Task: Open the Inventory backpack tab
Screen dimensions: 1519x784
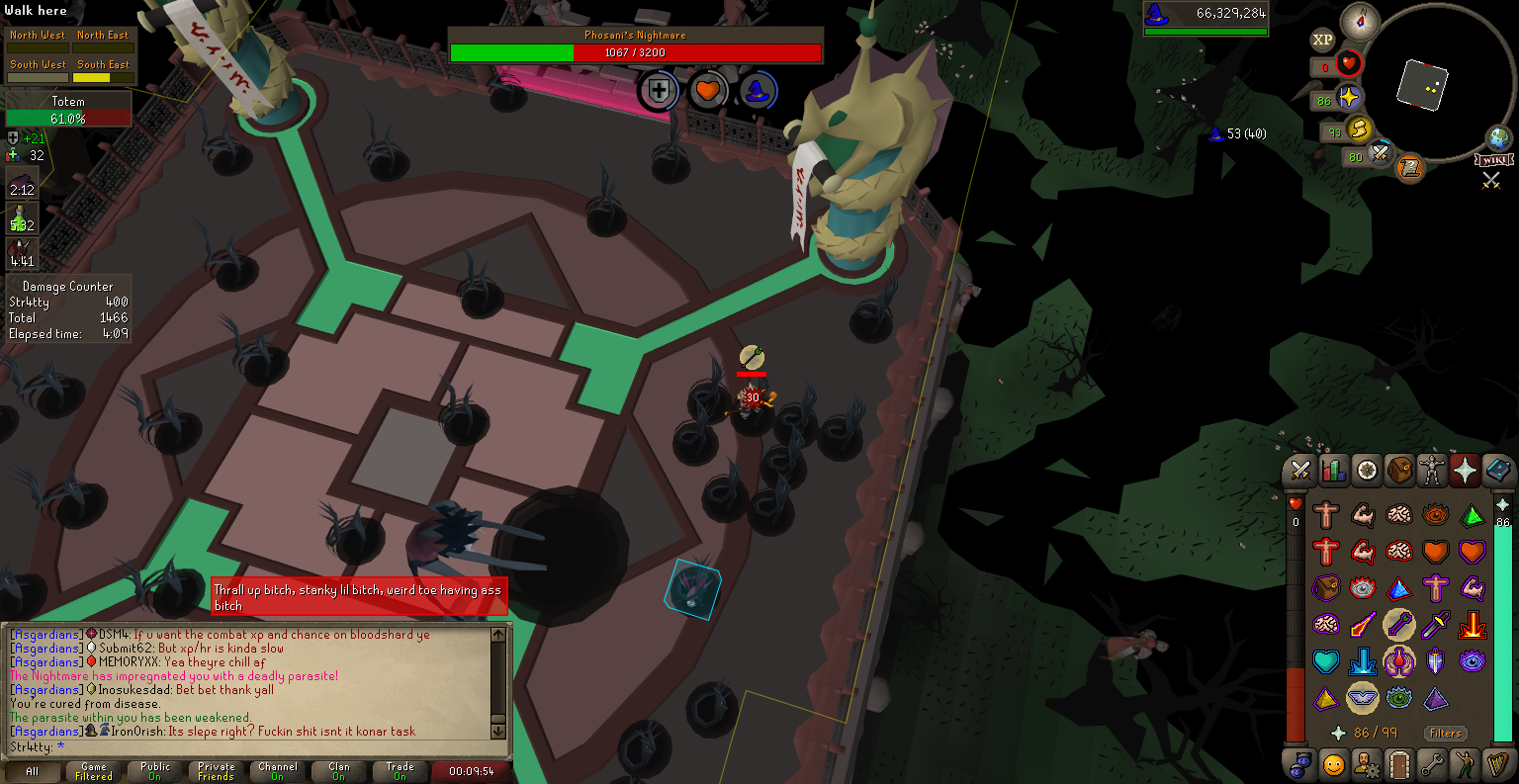Action: pyautogui.click(x=1399, y=471)
